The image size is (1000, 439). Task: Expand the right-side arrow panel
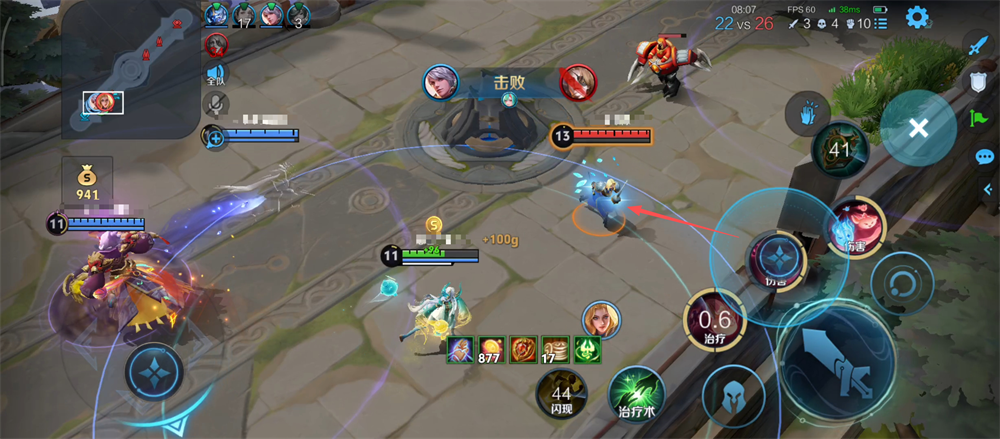[x=987, y=190]
